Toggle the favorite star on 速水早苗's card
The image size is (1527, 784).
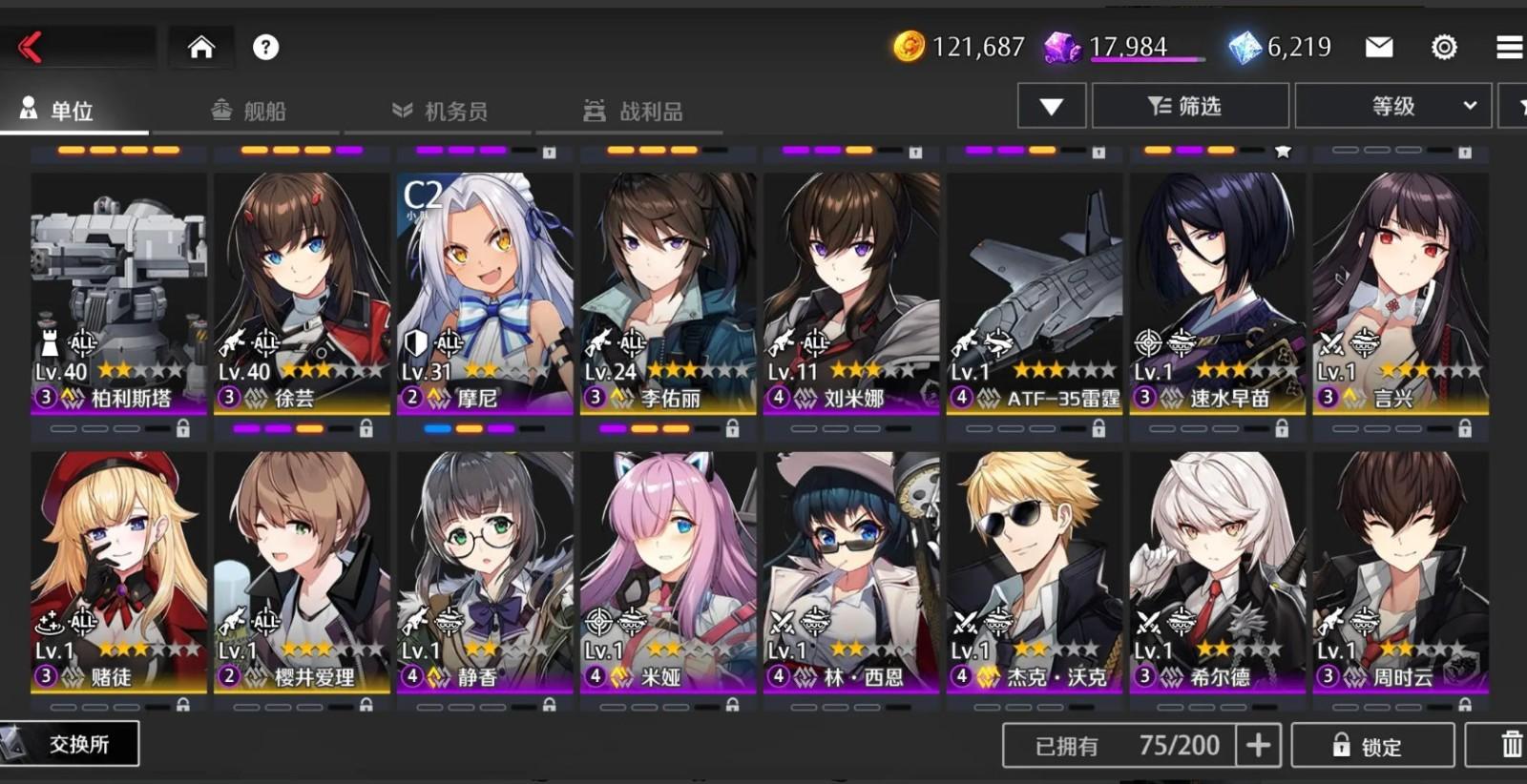(x=1283, y=149)
